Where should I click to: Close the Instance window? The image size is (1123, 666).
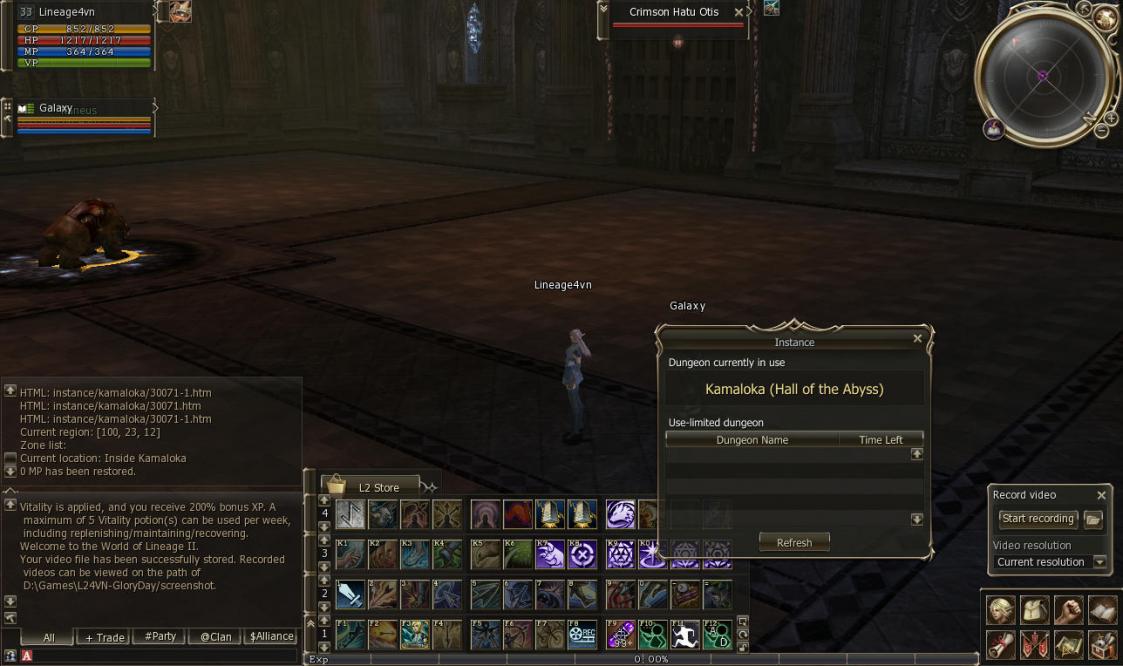click(x=918, y=339)
